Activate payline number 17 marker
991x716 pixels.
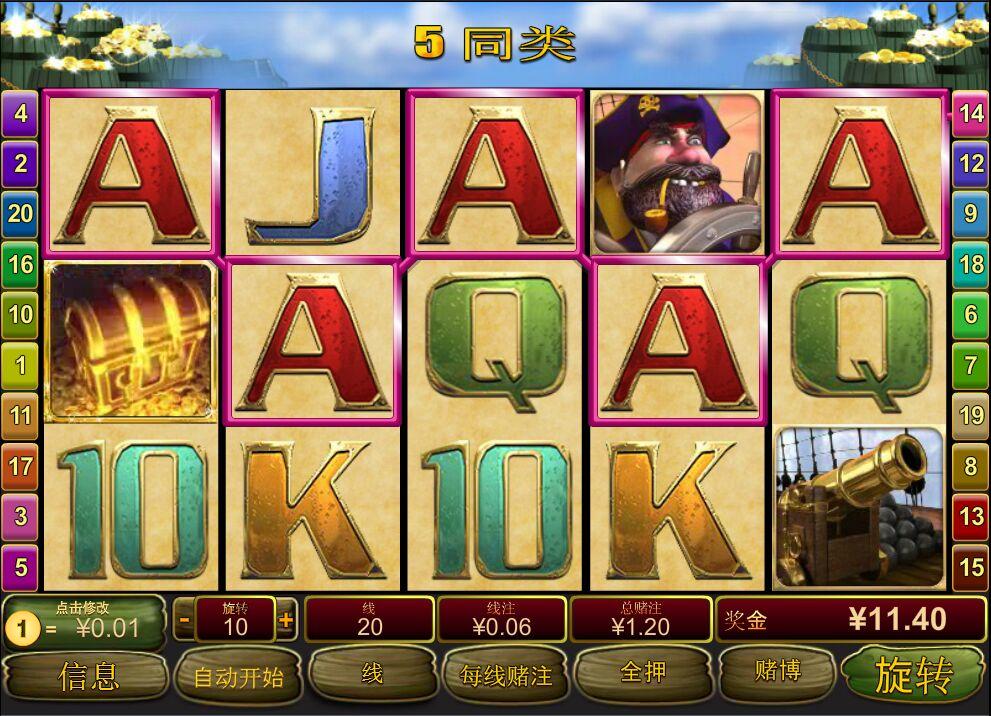pyautogui.click(x=20, y=466)
